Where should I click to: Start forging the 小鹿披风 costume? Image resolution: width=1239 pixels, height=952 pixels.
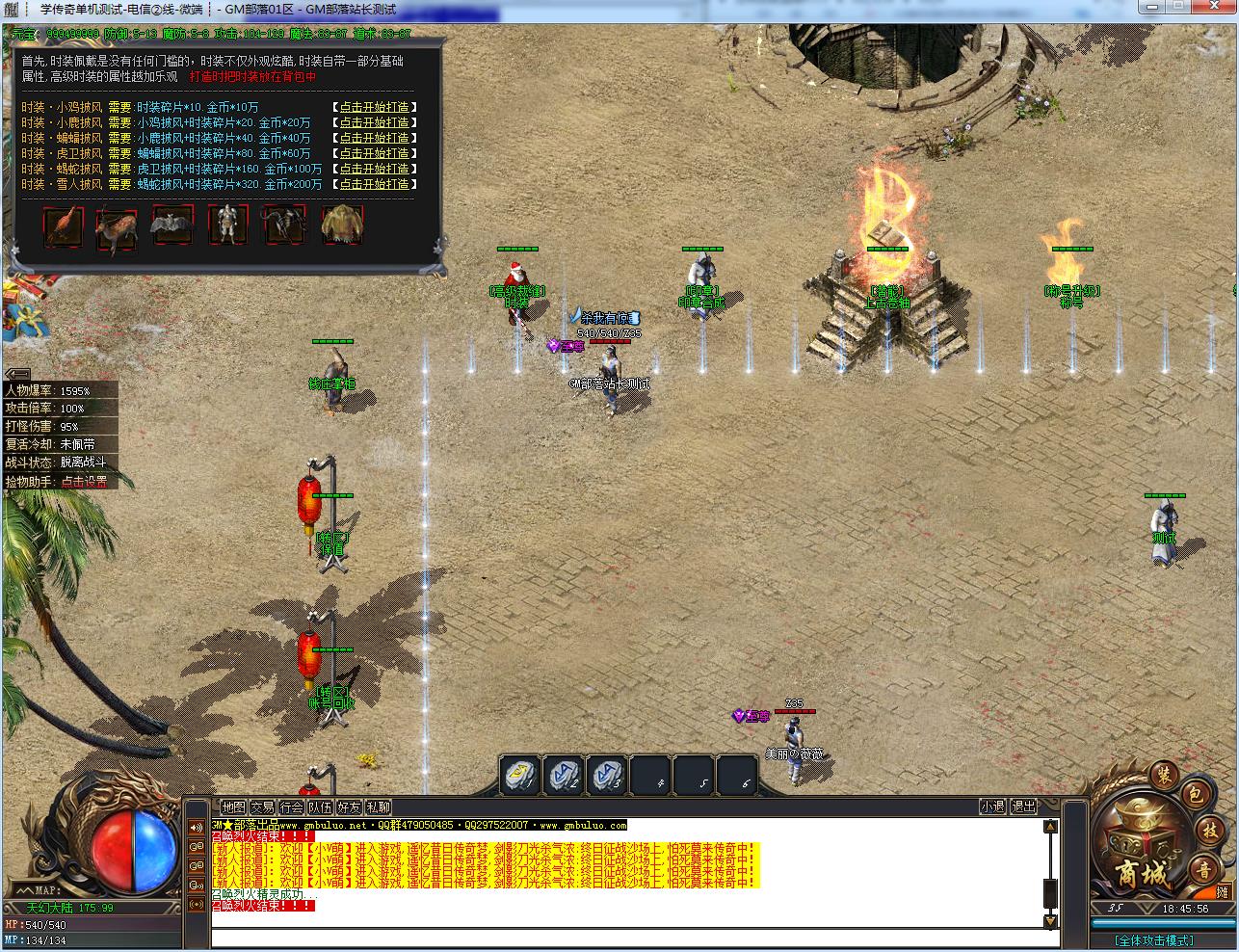pyautogui.click(x=374, y=122)
